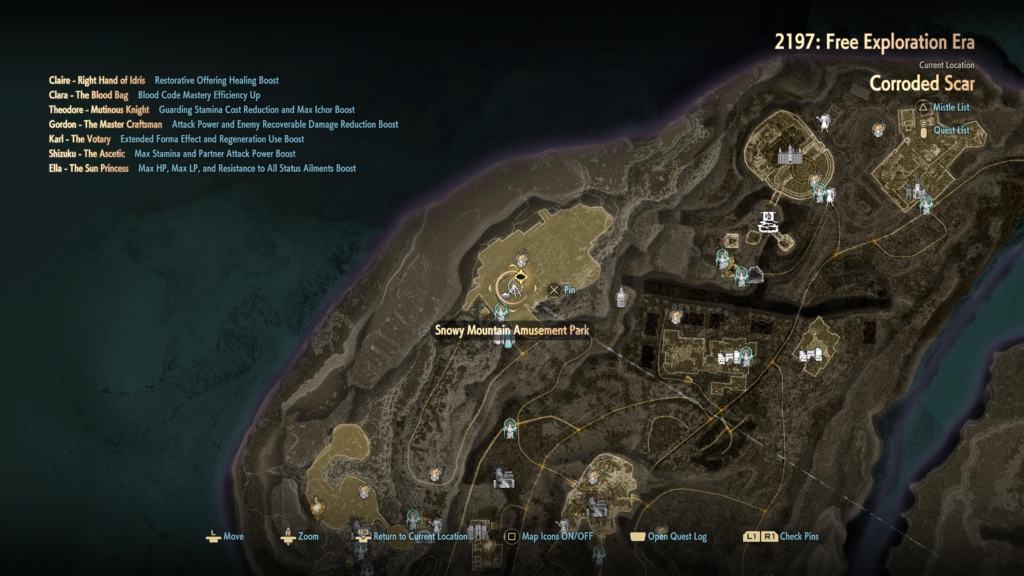This screenshot has width=1024, height=576.
Task: Select the large castle map marker
Action: tap(790, 157)
